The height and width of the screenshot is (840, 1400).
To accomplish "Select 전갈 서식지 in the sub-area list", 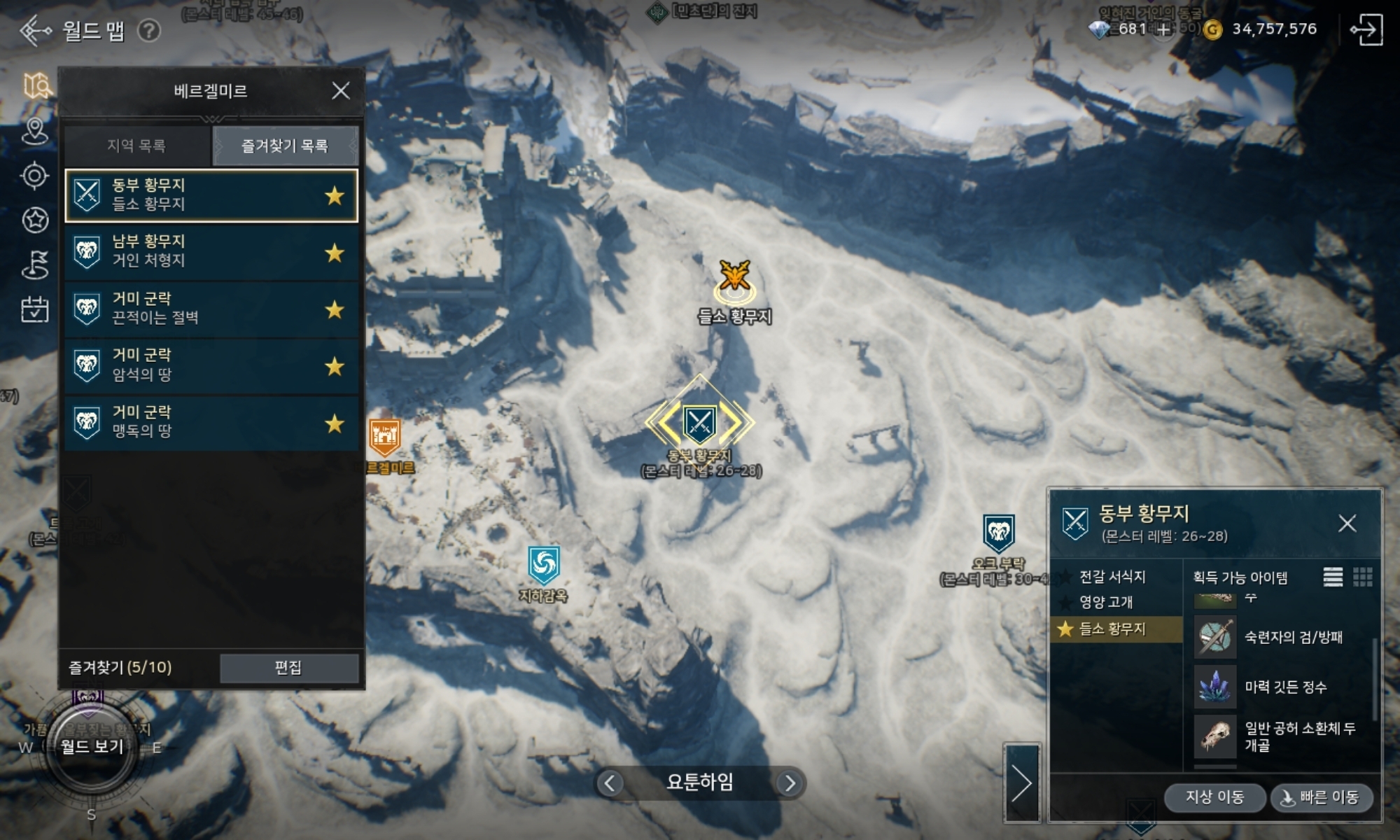I will coord(1112,577).
